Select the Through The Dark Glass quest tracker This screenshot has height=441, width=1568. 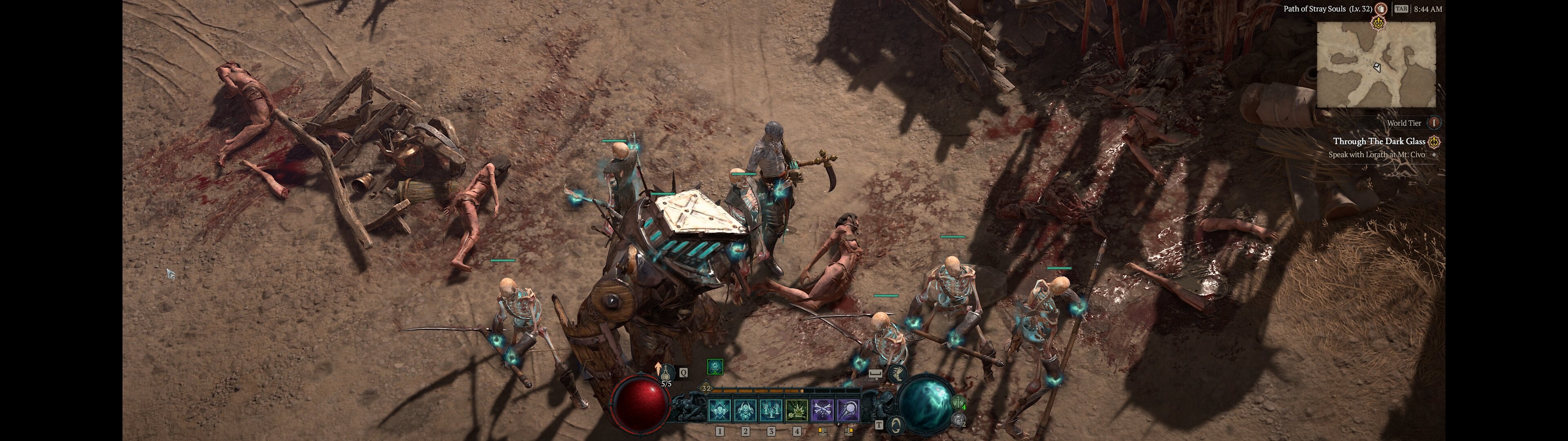coord(1379,141)
